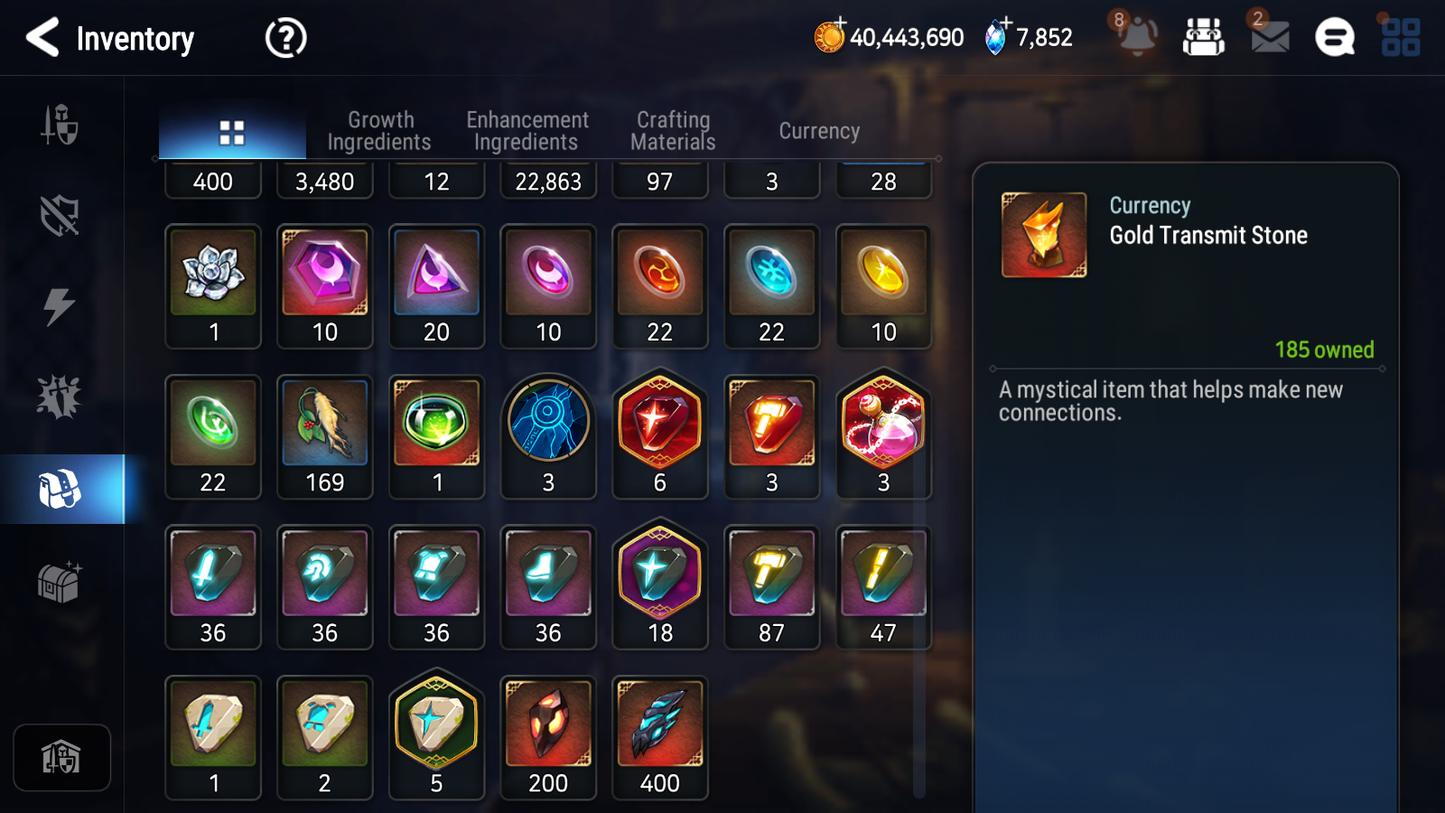Select the white lotus flower item
1445x813 pixels.
[213, 273]
